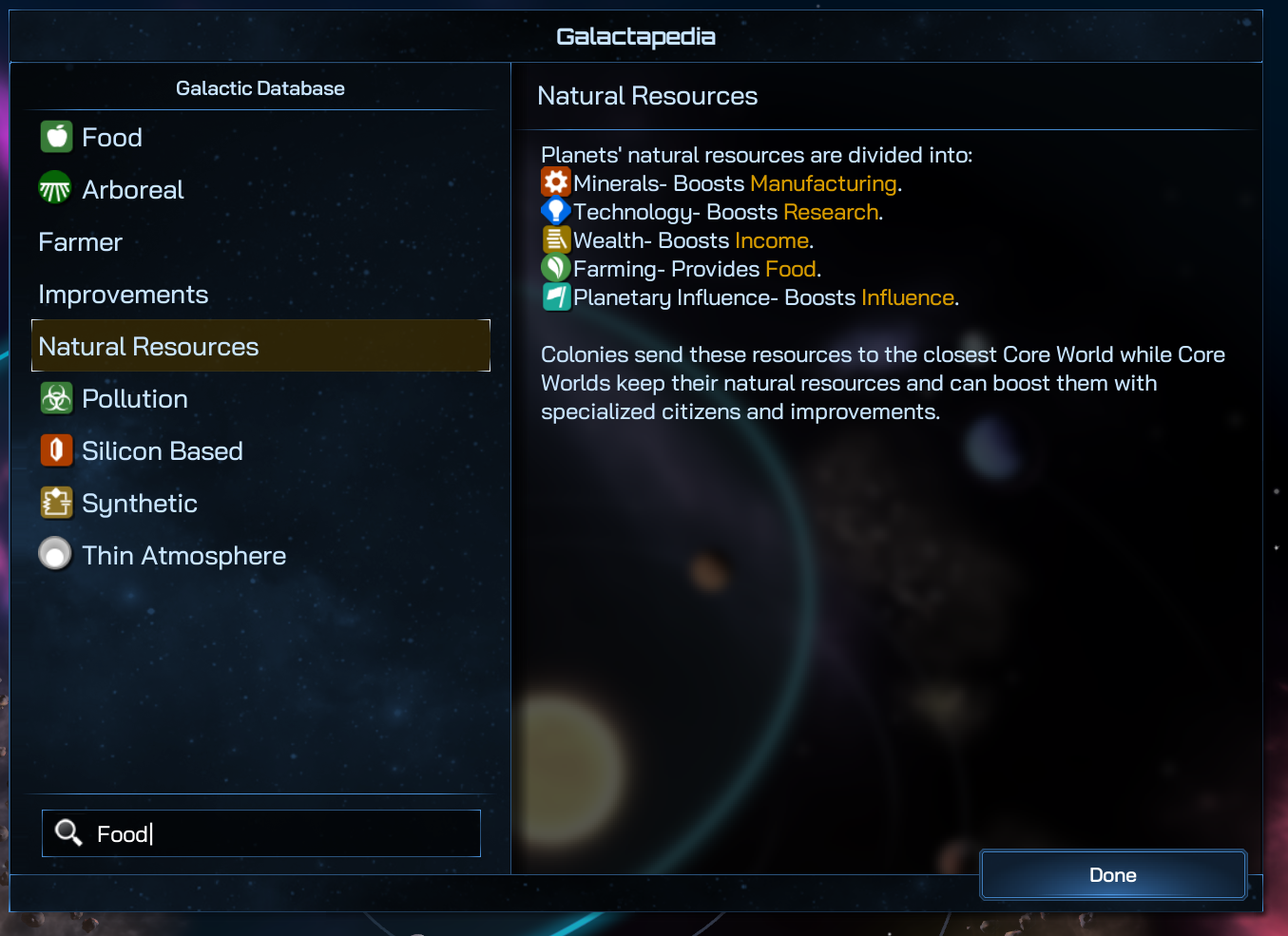Open the Income link

(x=771, y=240)
